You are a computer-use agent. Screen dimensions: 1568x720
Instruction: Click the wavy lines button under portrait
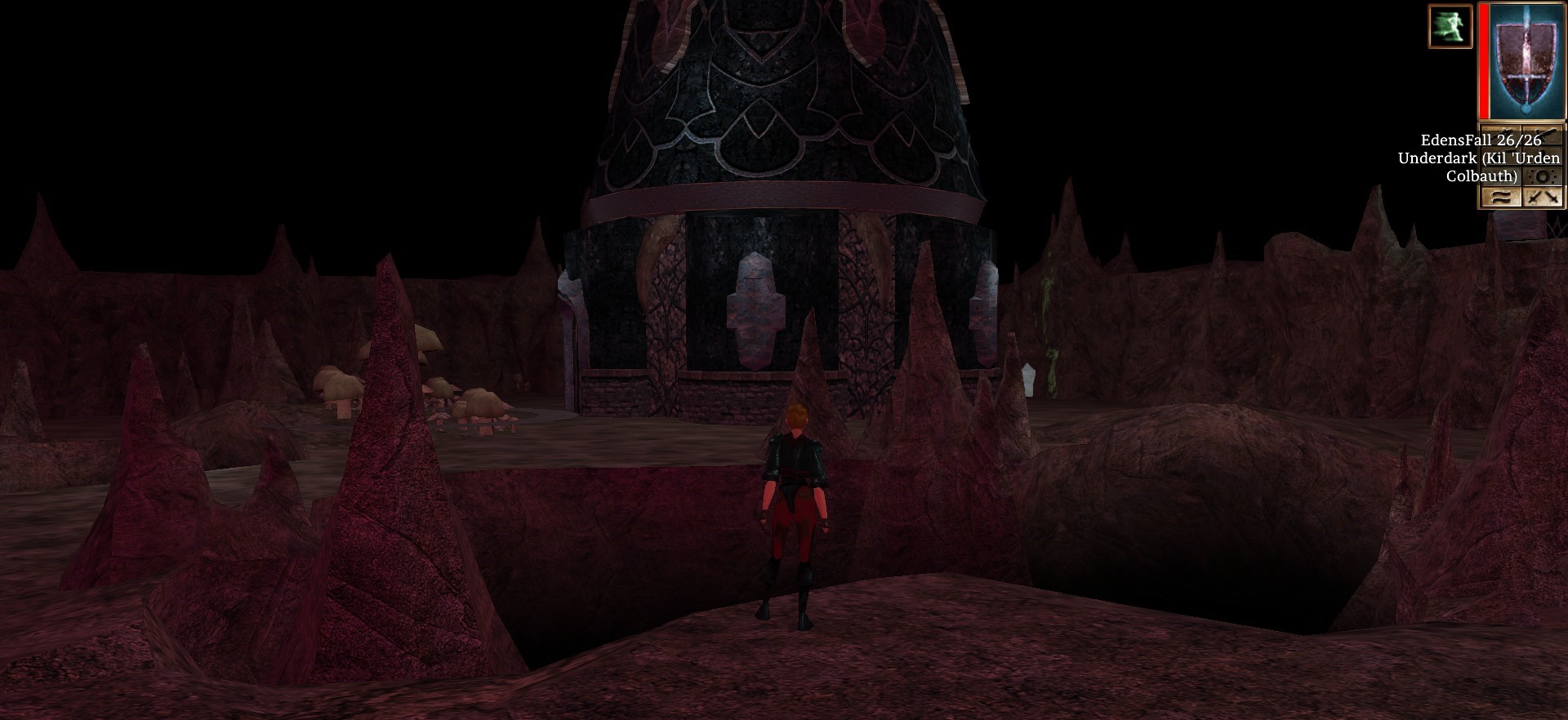(x=1501, y=197)
